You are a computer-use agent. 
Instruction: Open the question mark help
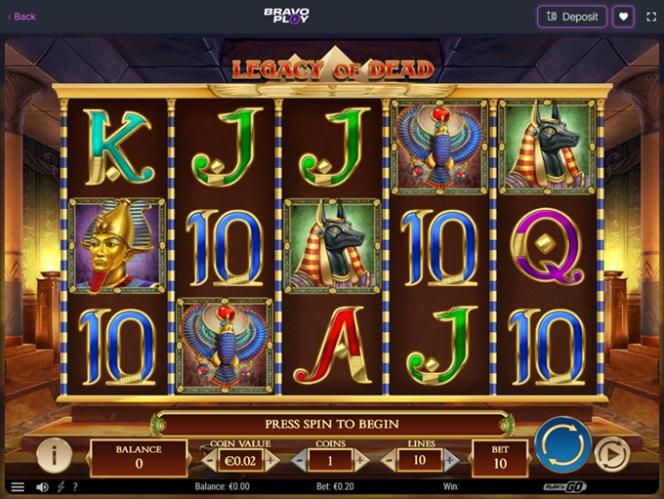click(x=74, y=487)
